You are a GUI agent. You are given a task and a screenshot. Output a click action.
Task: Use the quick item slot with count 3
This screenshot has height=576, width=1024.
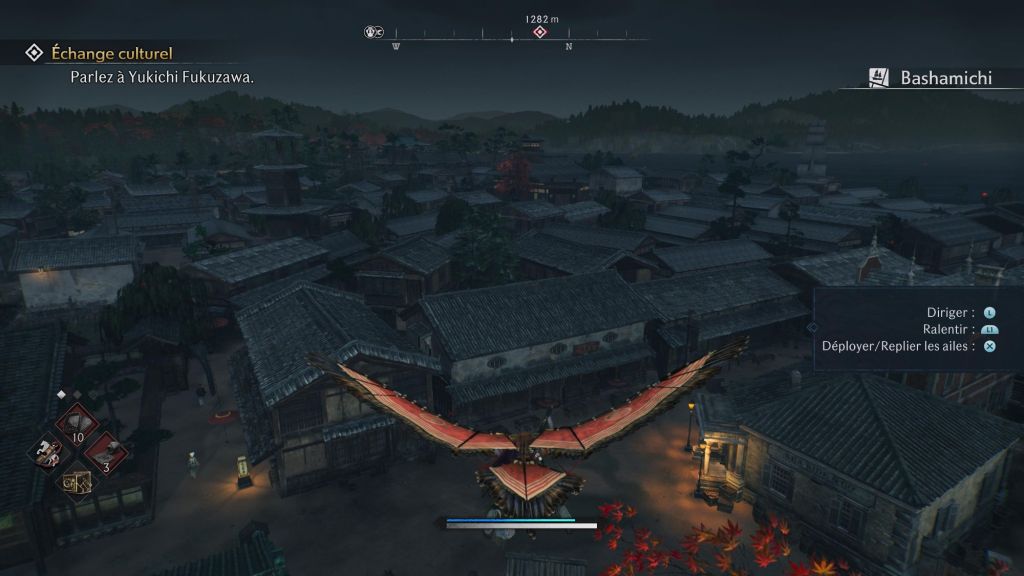(x=105, y=453)
